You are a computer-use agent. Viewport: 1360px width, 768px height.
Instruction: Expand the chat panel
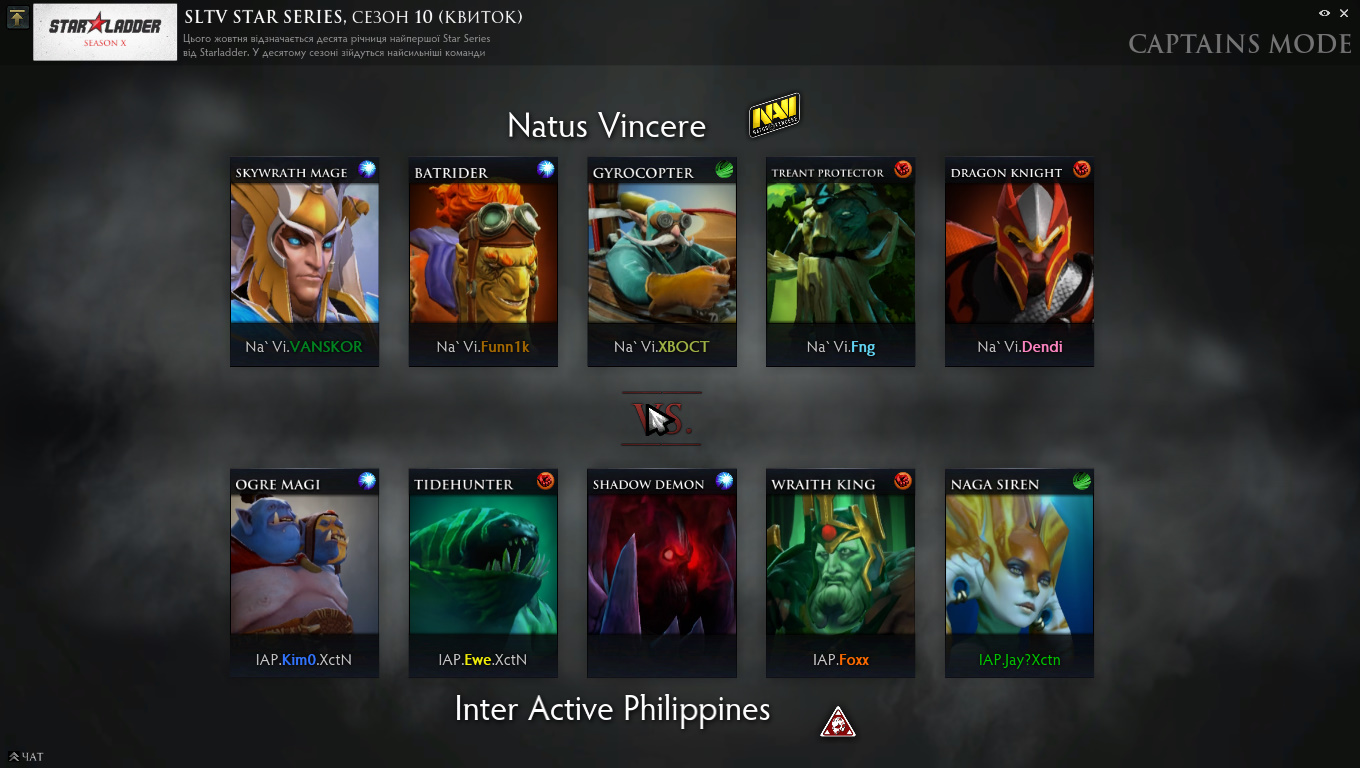pos(27,757)
